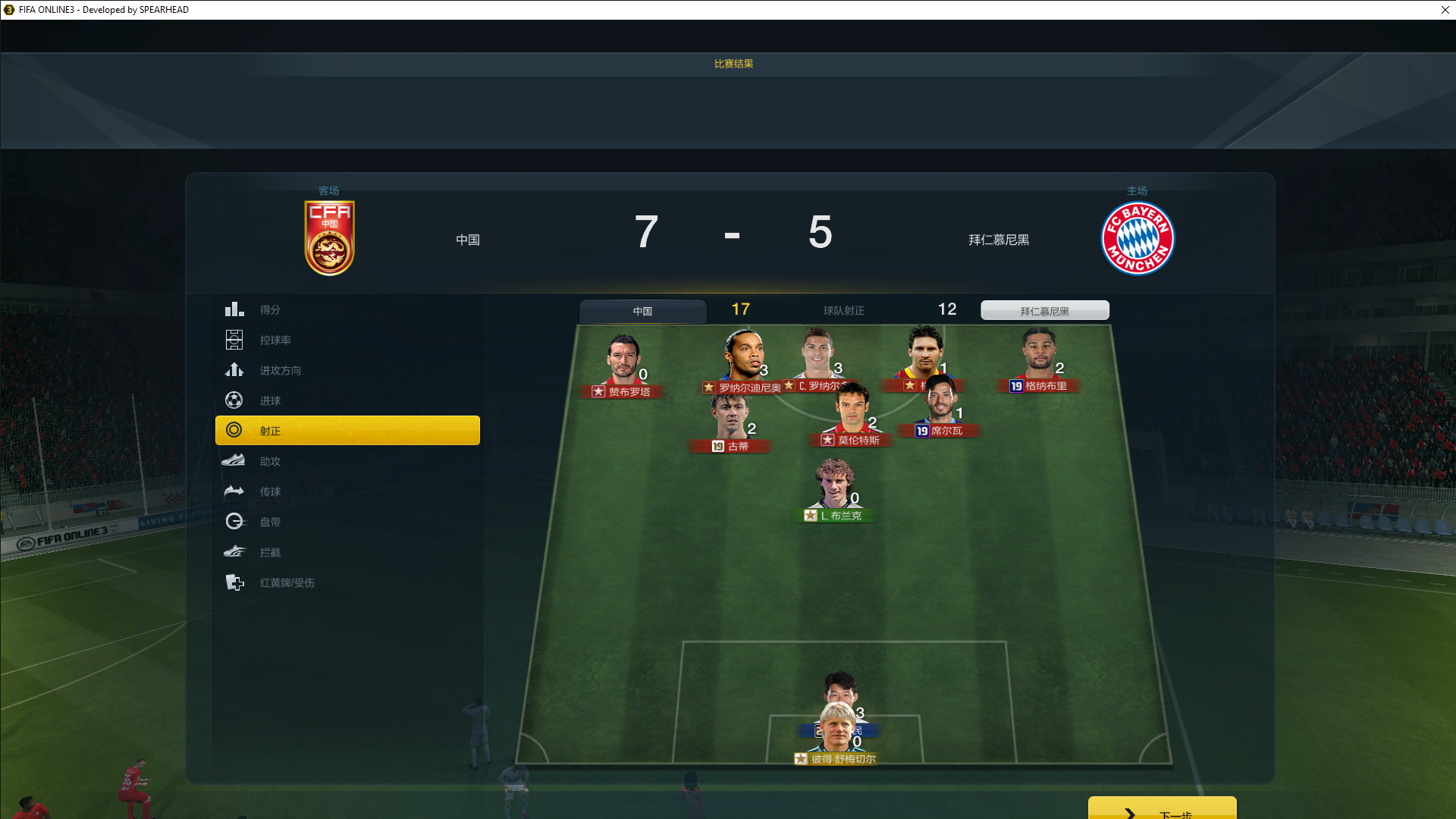Image resolution: width=1456 pixels, height=819 pixels.
Task: View the 助攻 assists stats
Action: pyautogui.click(x=270, y=461)
